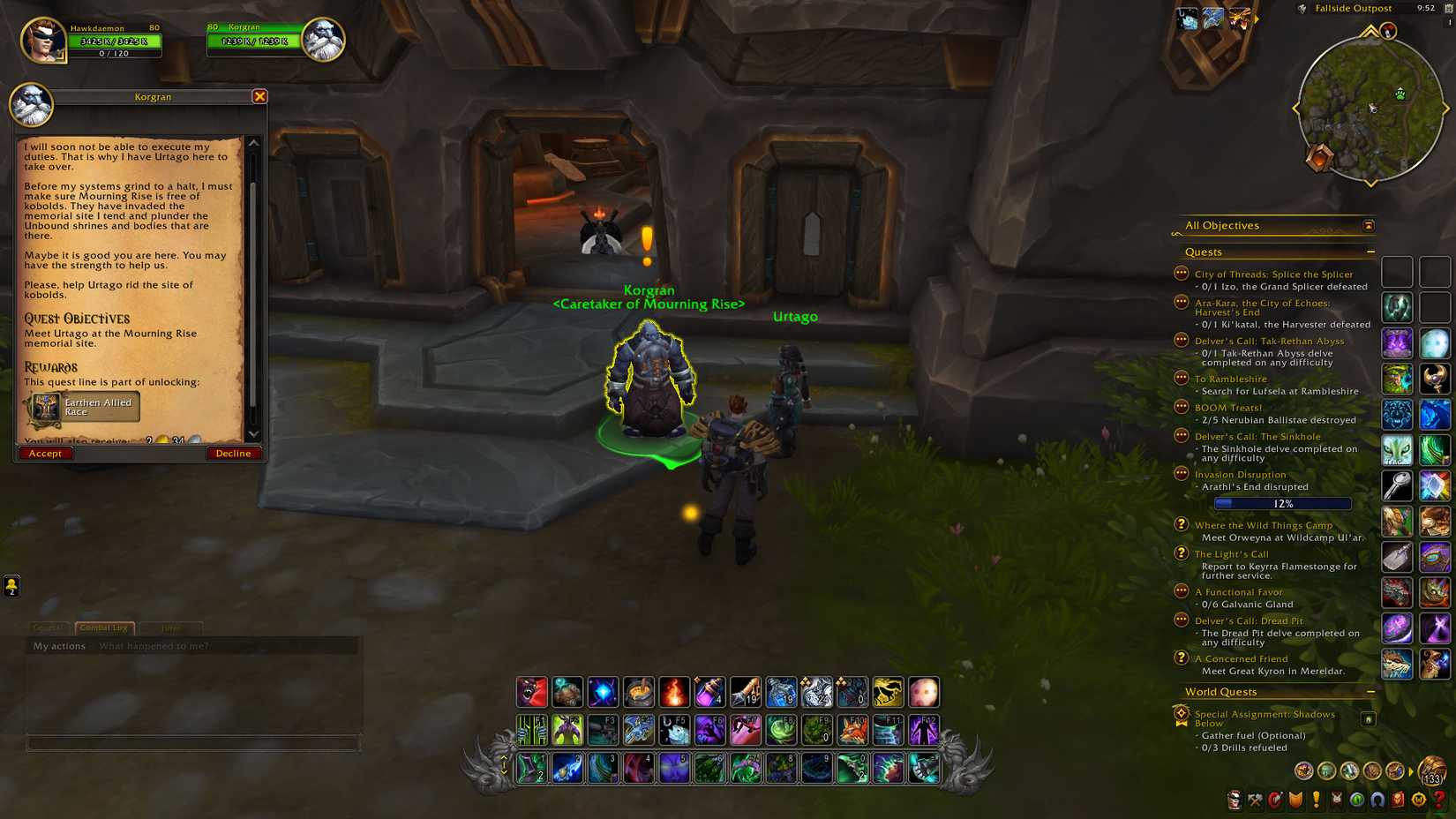Open the quest log exclamation mark icon
The width and height of the screenshot is (1456, 819).
point(1316,801)
